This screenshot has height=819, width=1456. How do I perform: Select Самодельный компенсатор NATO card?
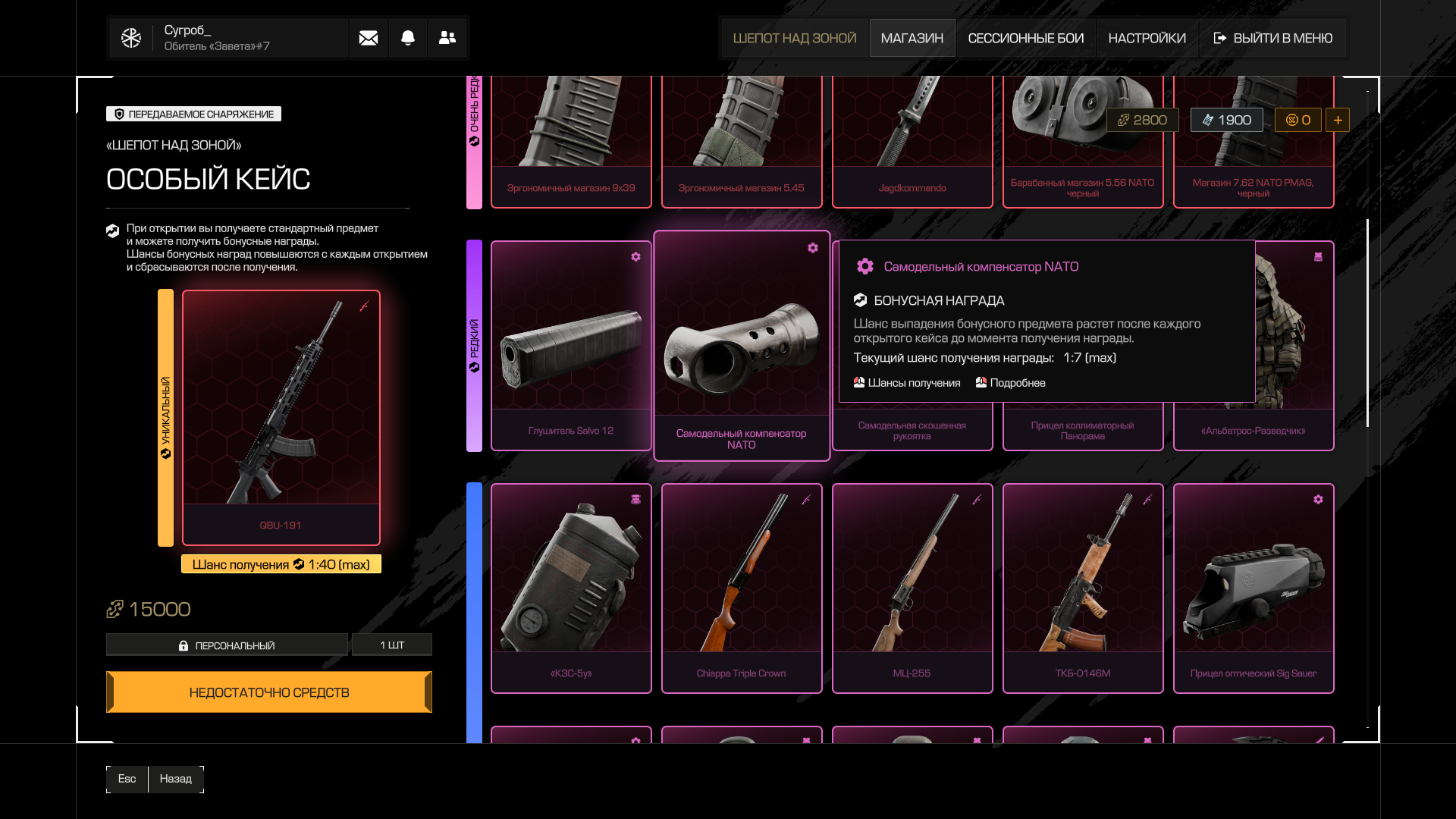741,345
